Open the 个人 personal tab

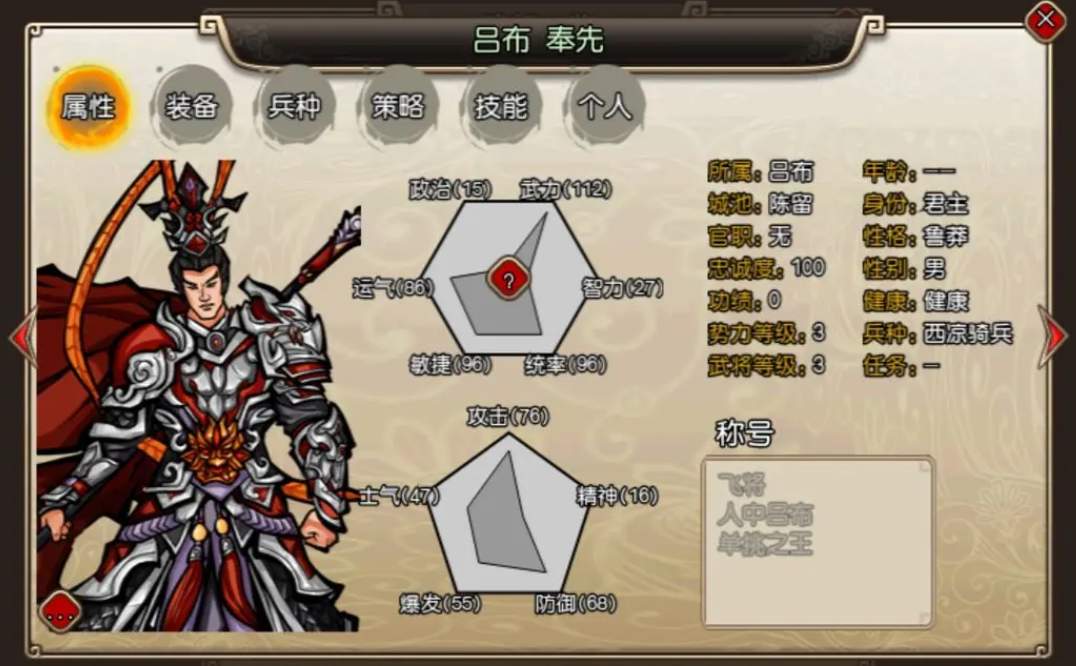coord(604,107)
